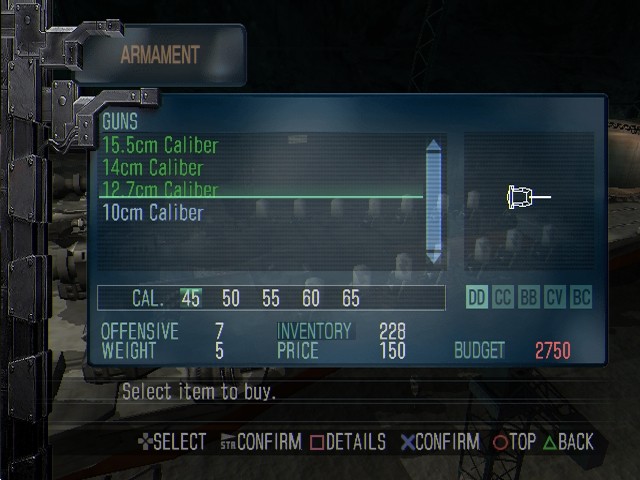Choose caliber length 55
Viewport: 640px width, 480px height.
(x=271, y=298)
